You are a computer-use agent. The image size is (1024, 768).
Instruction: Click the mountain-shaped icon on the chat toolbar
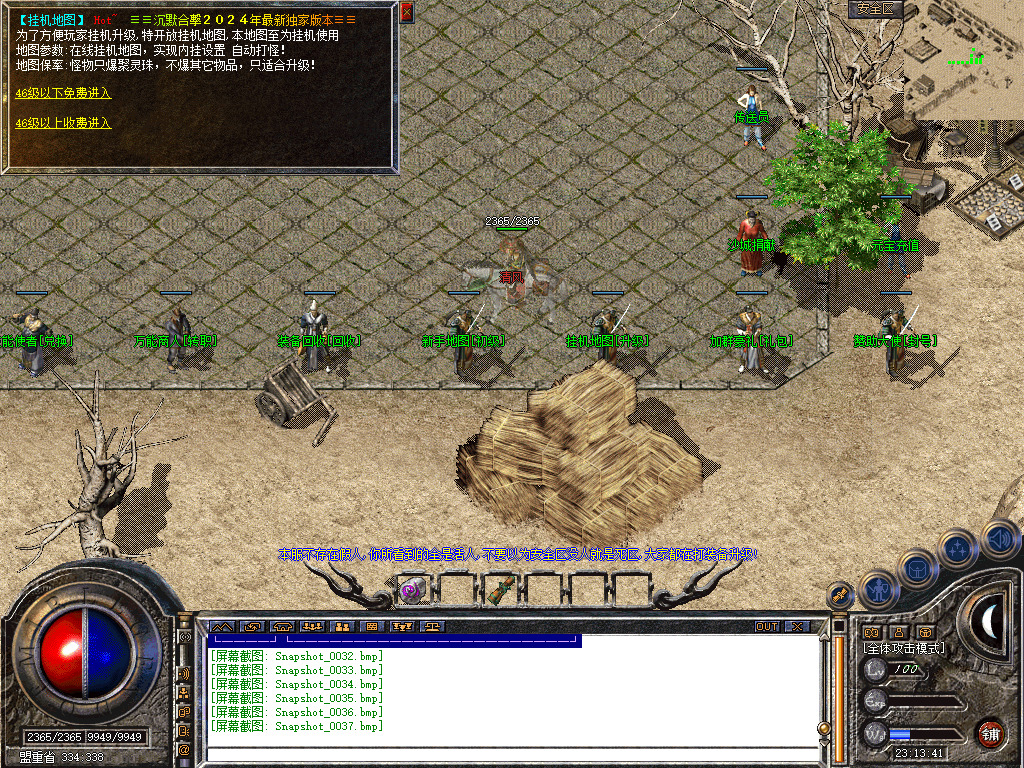(x=219, y=626)
